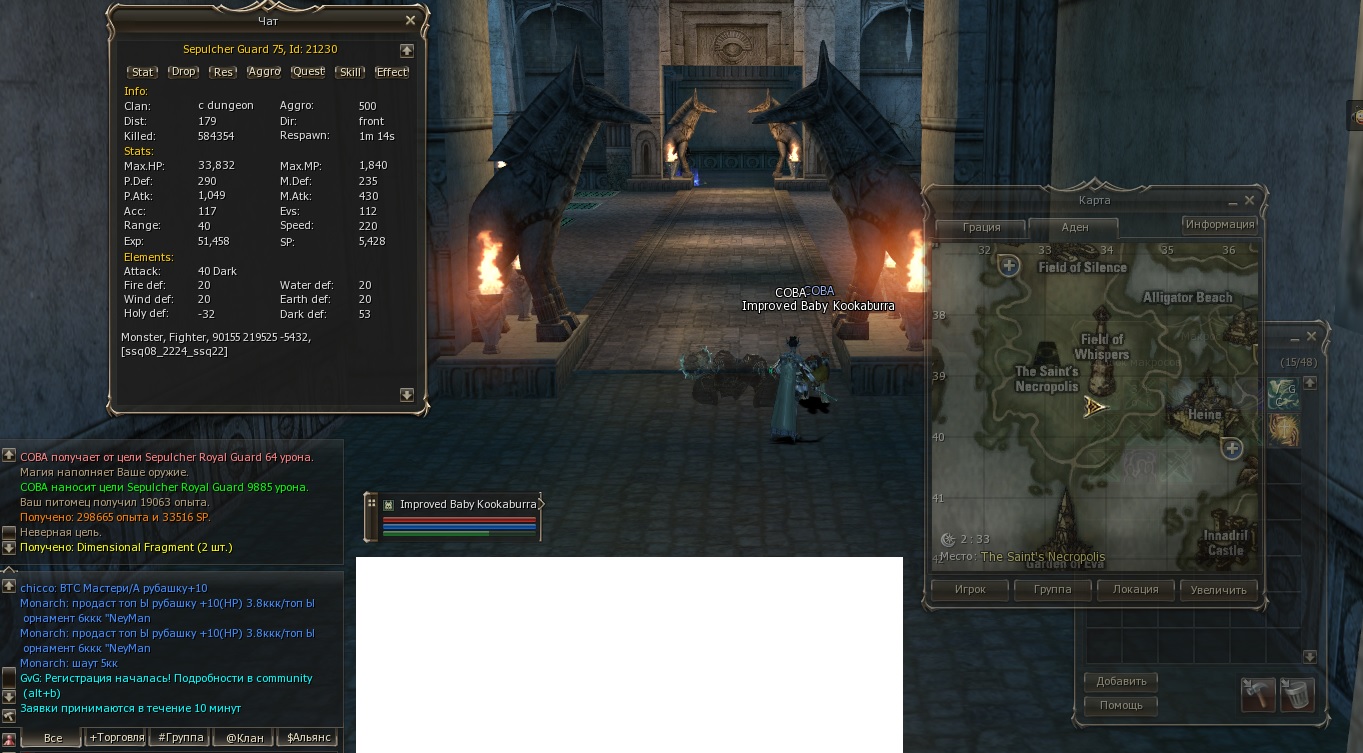The image size is (1363, 753).
Task: Open the Res tab
Action: (223, 72)
